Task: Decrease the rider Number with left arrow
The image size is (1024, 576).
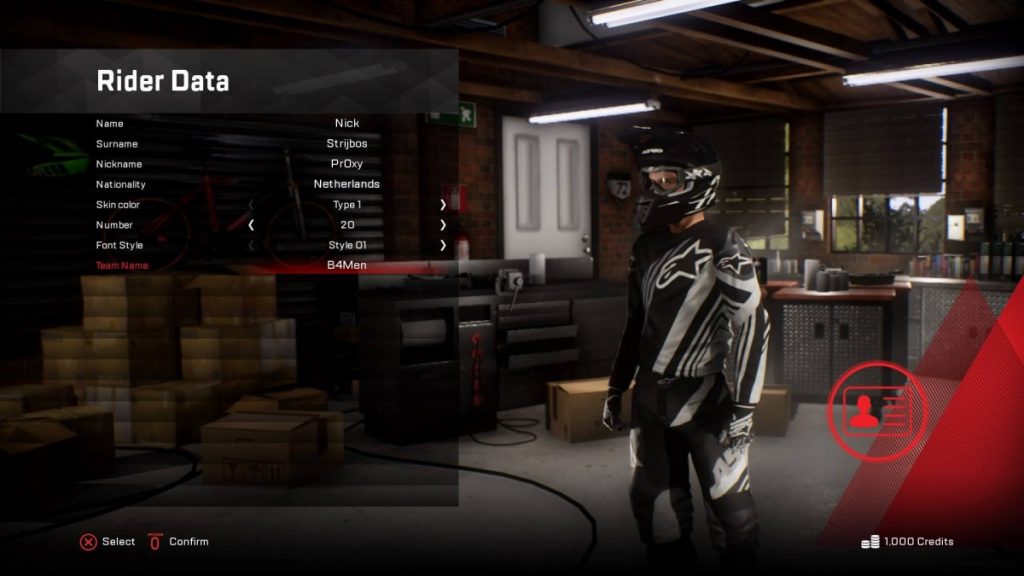Action: click(x=251, y=225)
